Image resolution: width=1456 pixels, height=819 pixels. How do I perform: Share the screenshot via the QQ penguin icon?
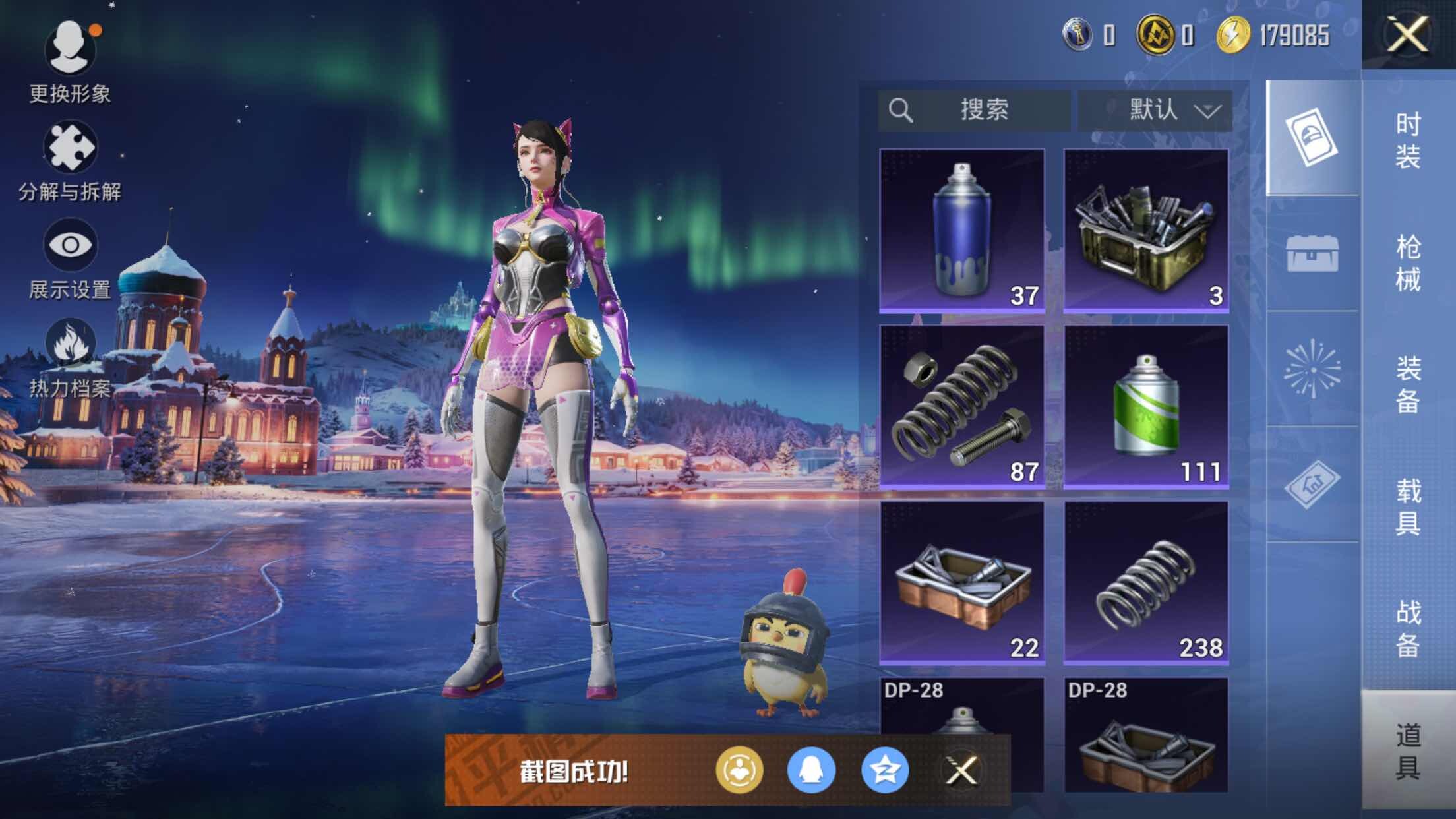tap(811, 770)
